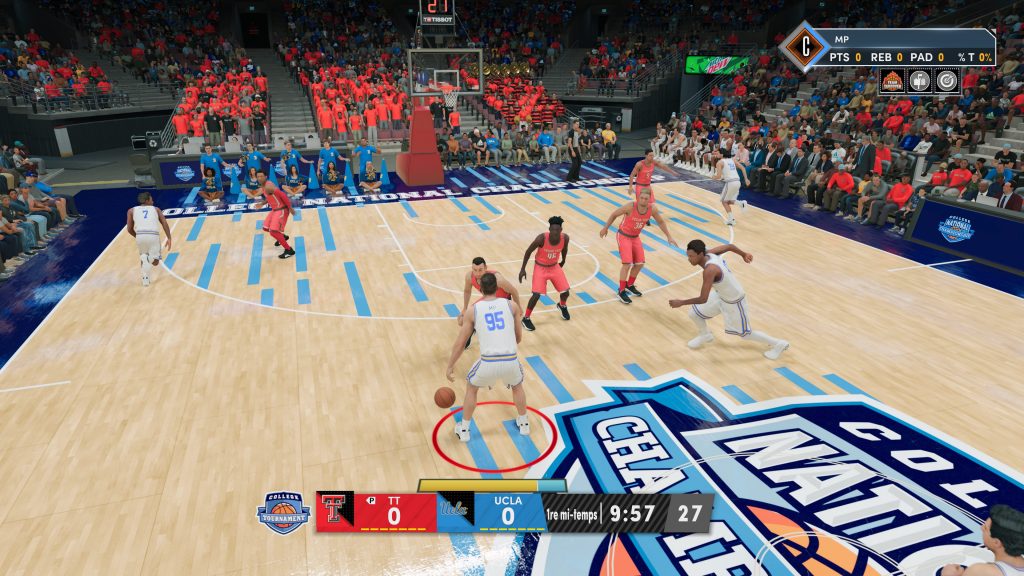The image size is (1024, 576).
Task: Click the College Tournament logo on scoreboard
Action: coord(284,512)
